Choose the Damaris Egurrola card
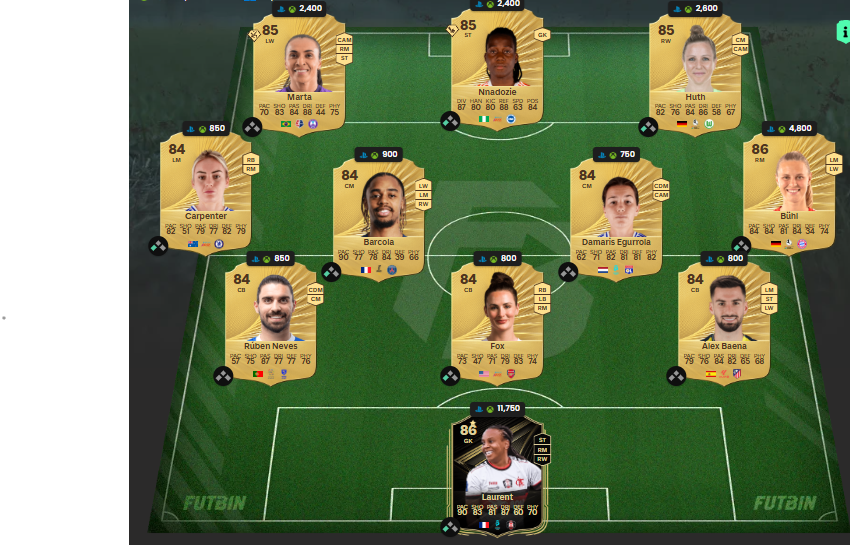850x545 pixels. click(616, 215)
